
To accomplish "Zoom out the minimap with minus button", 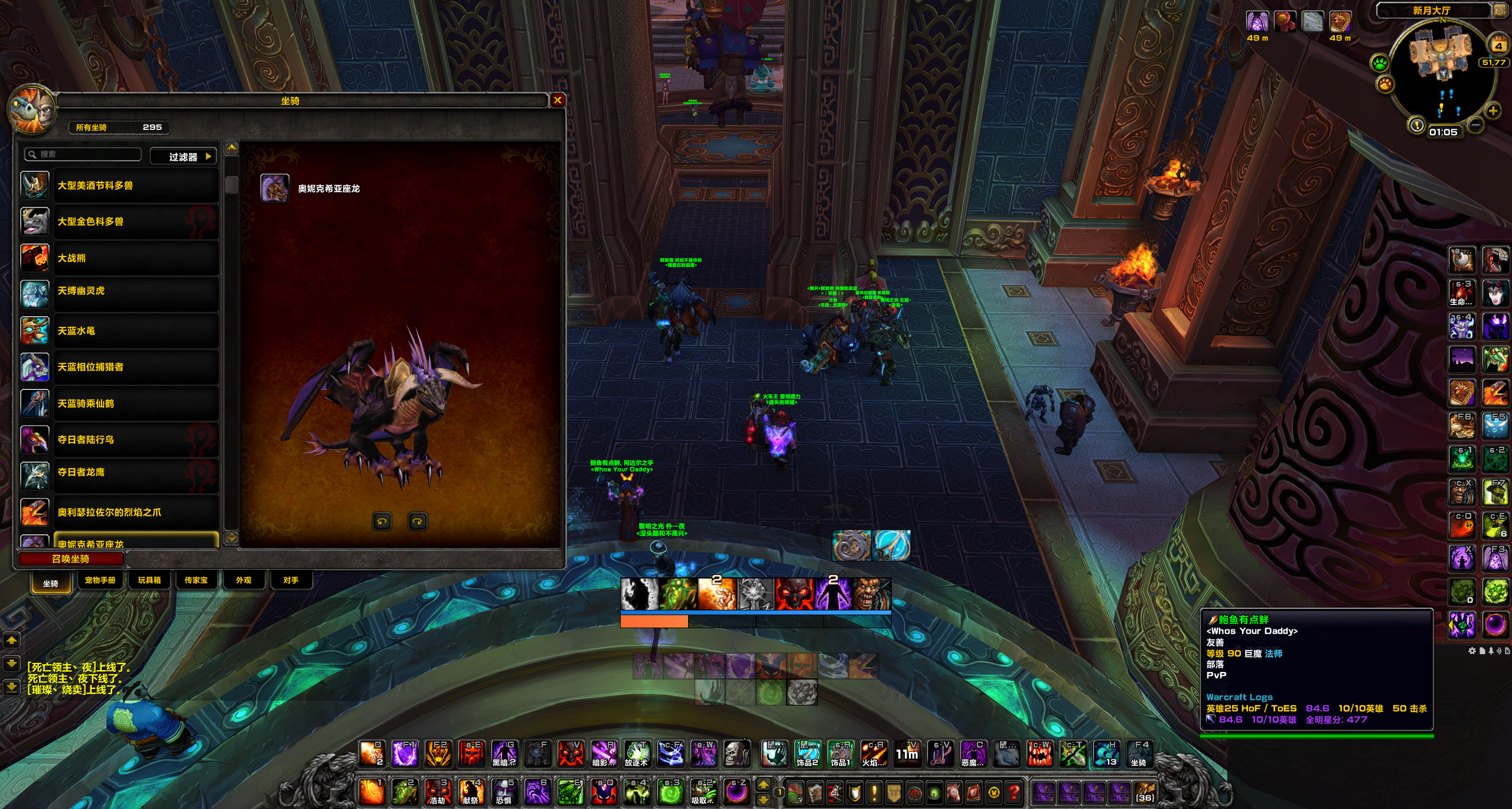I will [x=1475, y=125].
